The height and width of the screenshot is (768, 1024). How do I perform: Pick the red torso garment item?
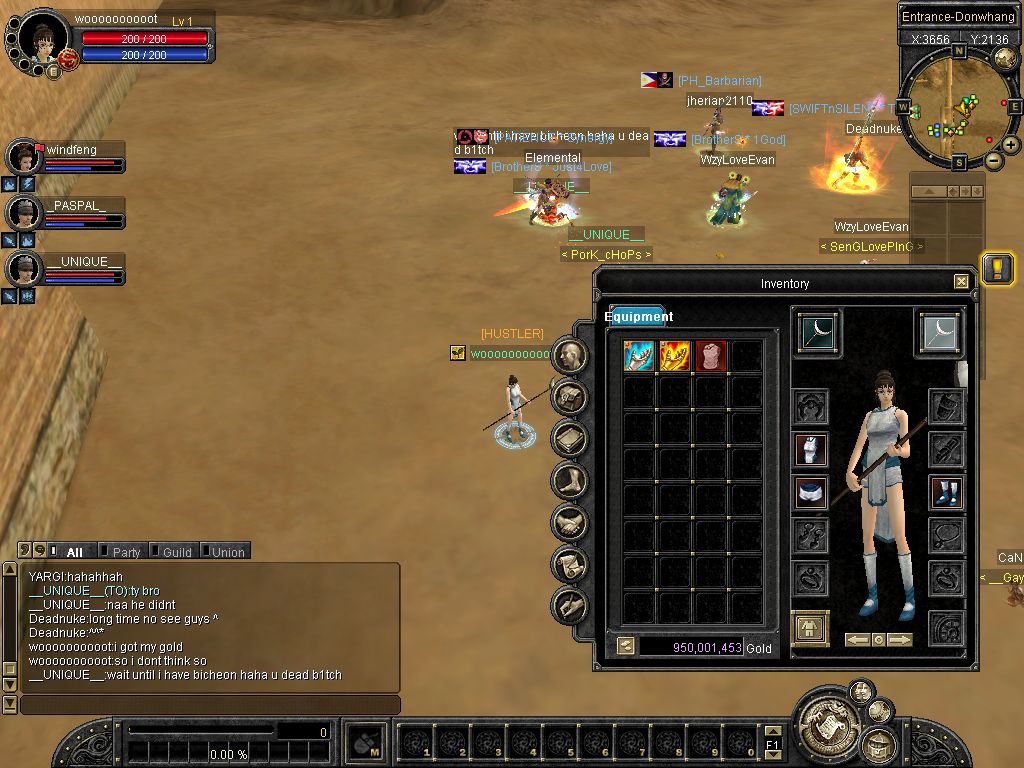pos(710,356)
